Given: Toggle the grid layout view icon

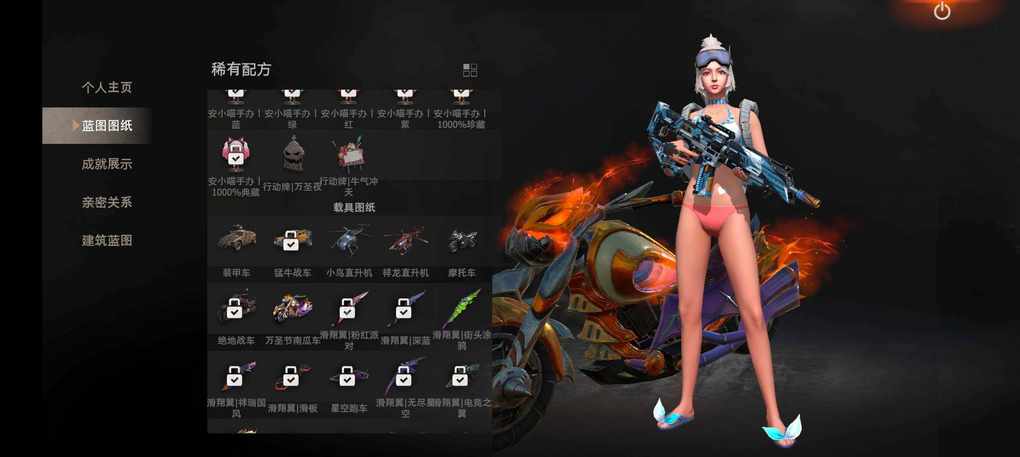Looking at the screenshot, I should [x=470, y=70].
